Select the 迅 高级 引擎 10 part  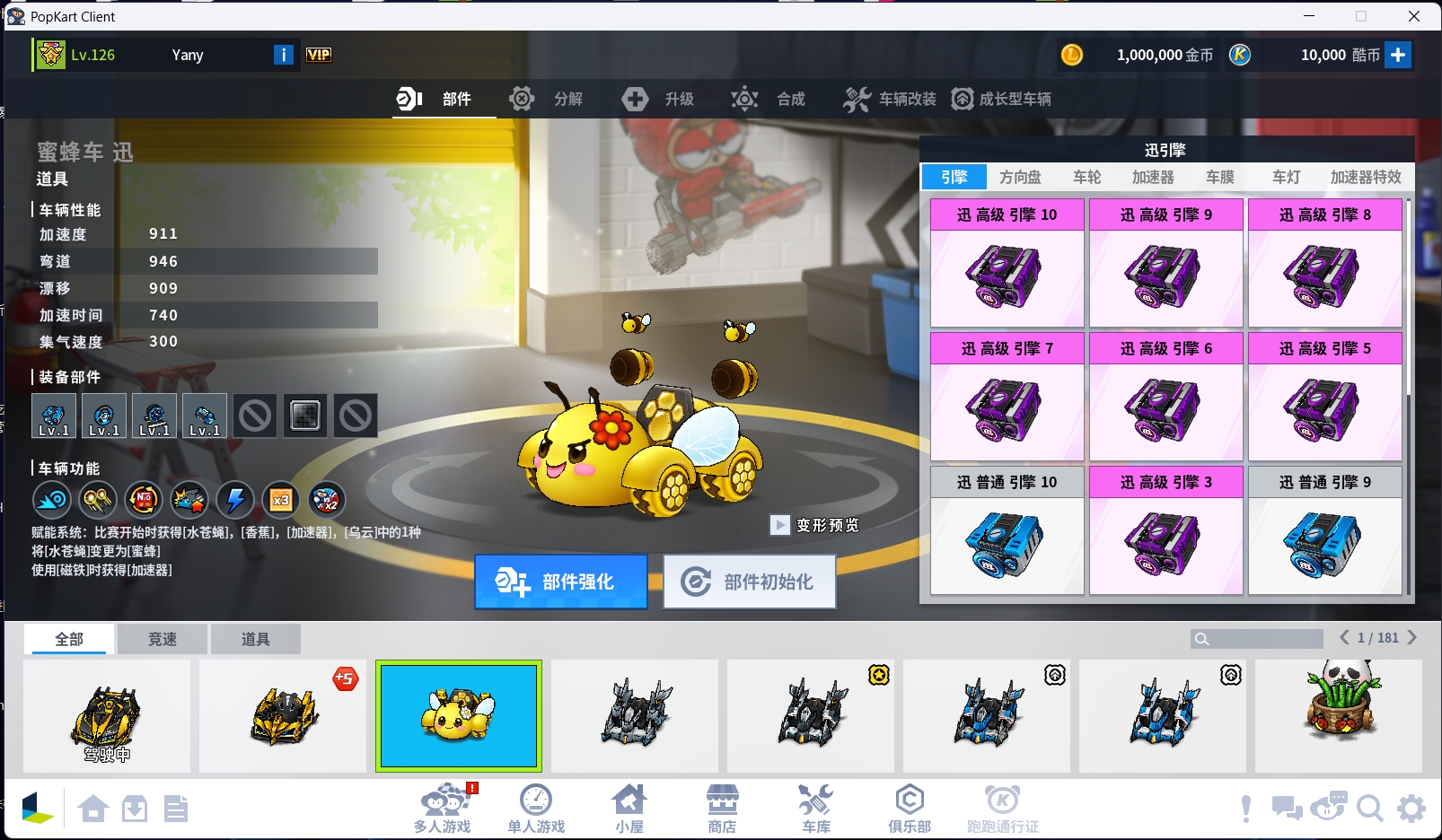(x=1007, y=263)
